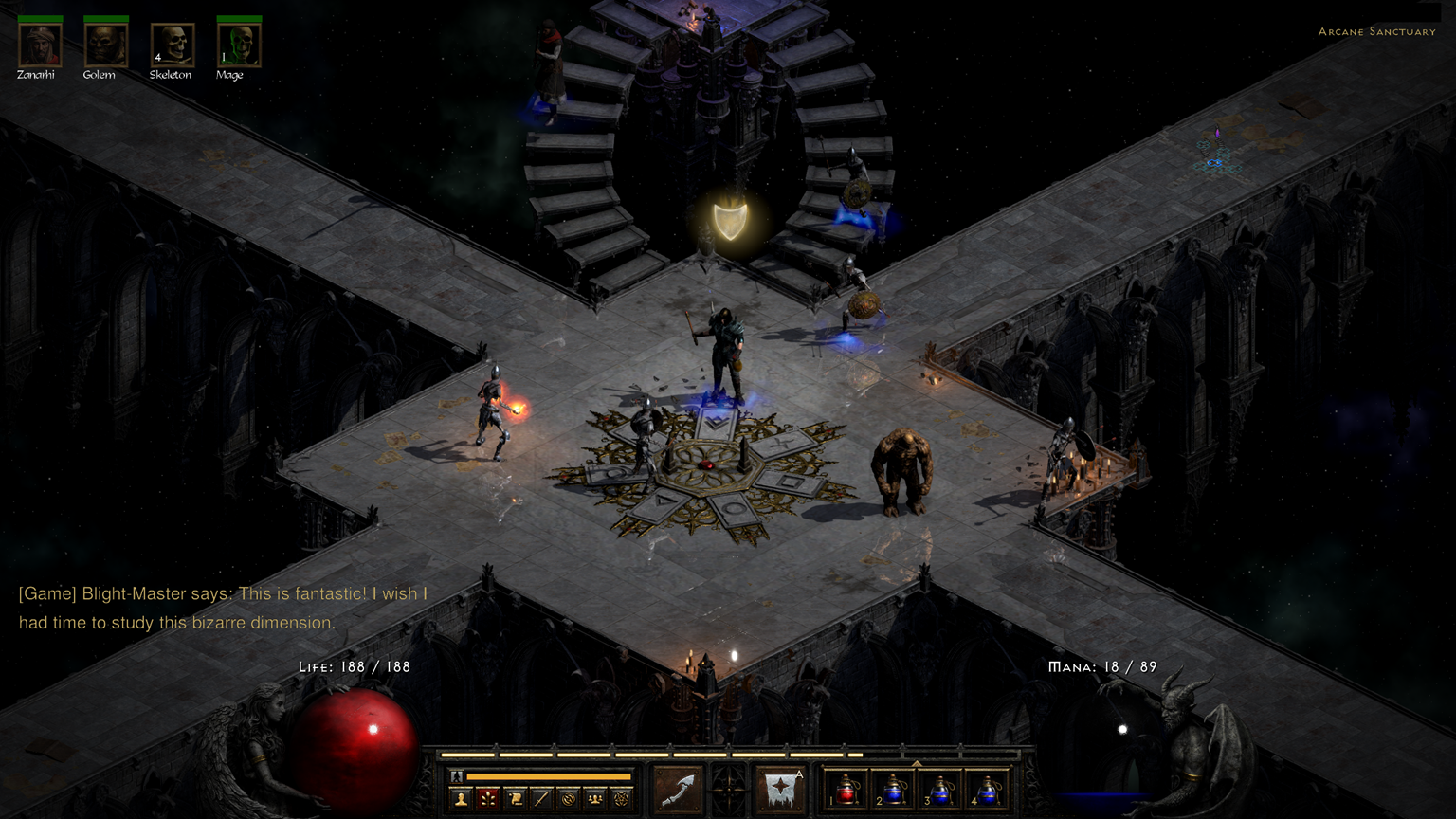Select the left-click bone scythe skill icon

point(679,790)
